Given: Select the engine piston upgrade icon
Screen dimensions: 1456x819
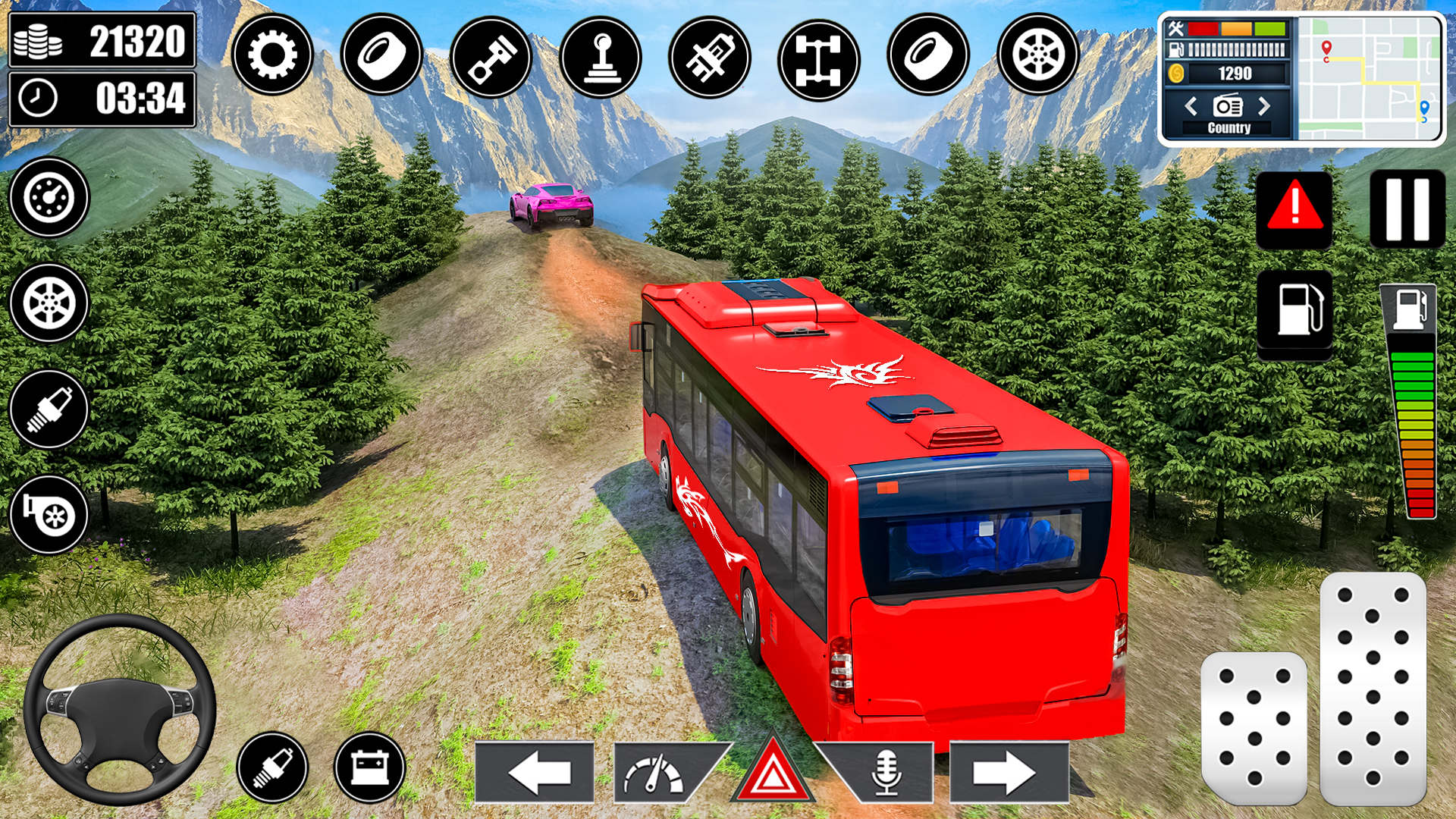Looking at the screenshot, I should pyautogui.click(x=491, y=57).
